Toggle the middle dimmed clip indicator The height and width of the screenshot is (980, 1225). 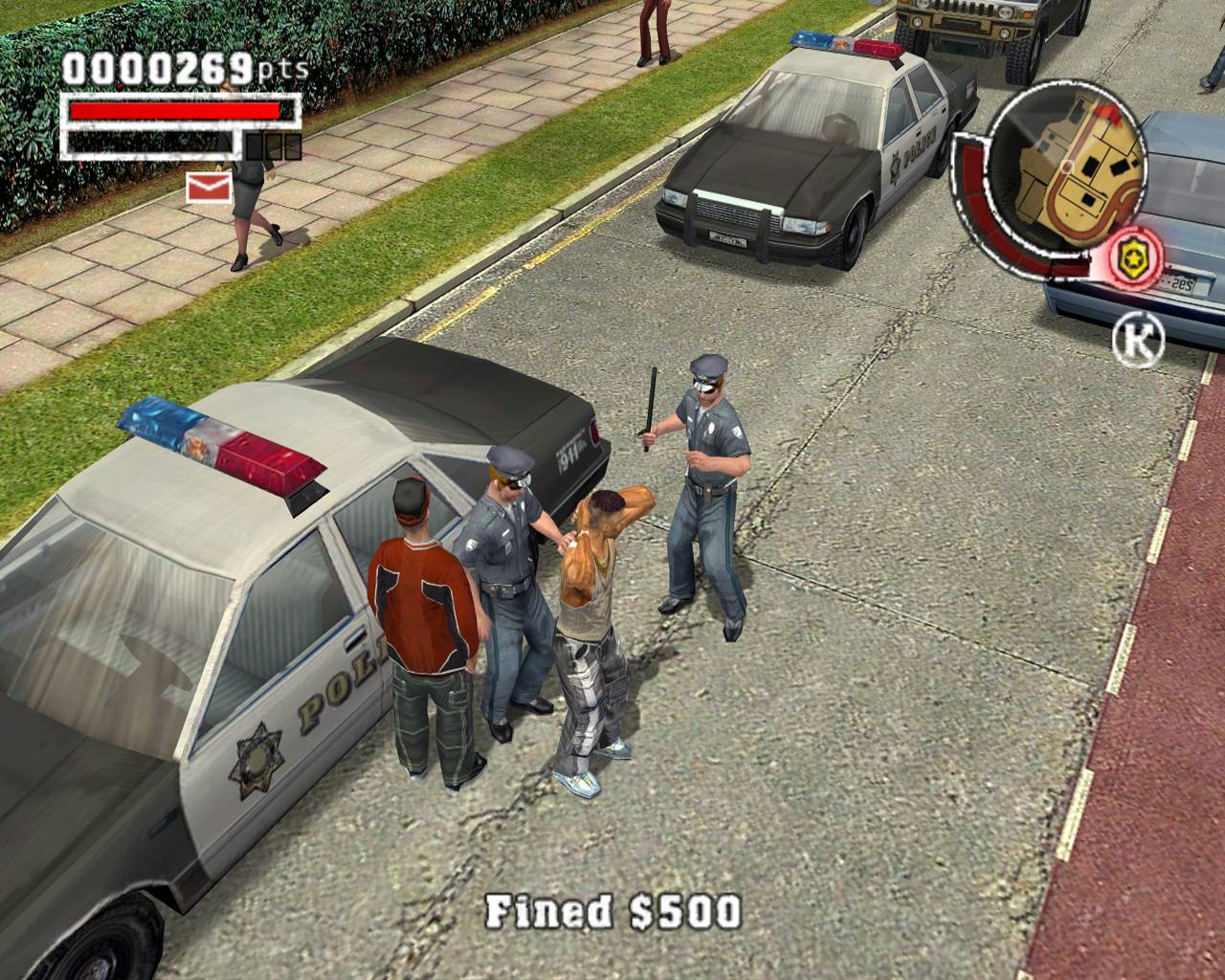pyautogui.click(x=273, y=146)
